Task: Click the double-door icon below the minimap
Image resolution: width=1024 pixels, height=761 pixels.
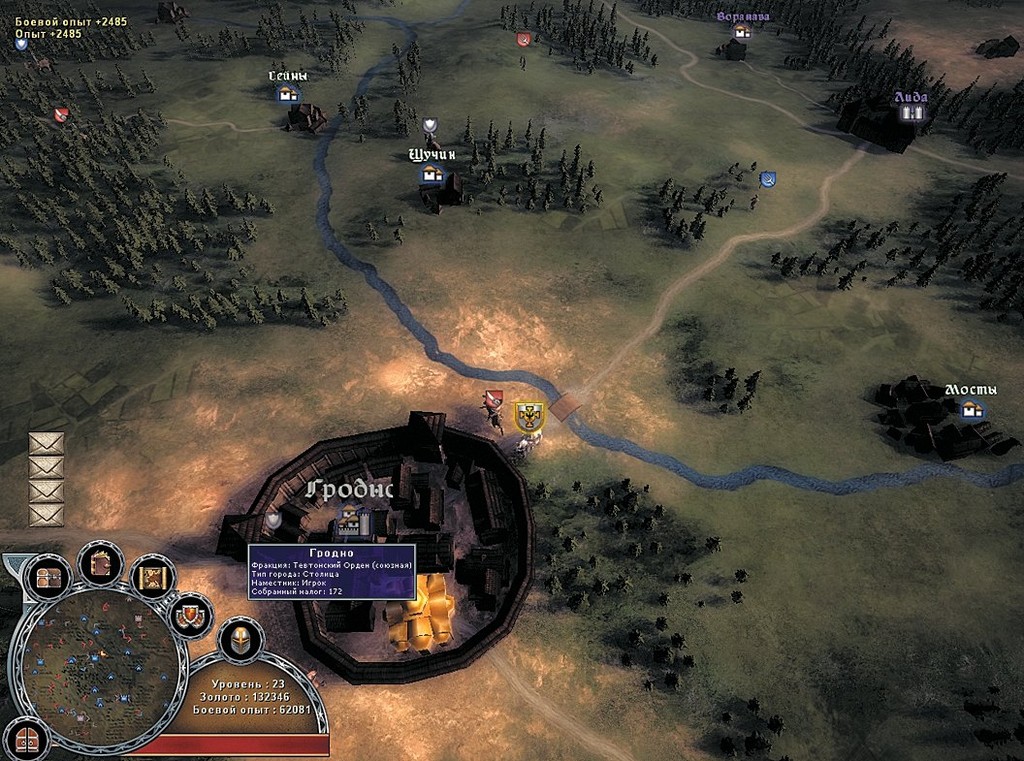Action: (x=27, y=740)
